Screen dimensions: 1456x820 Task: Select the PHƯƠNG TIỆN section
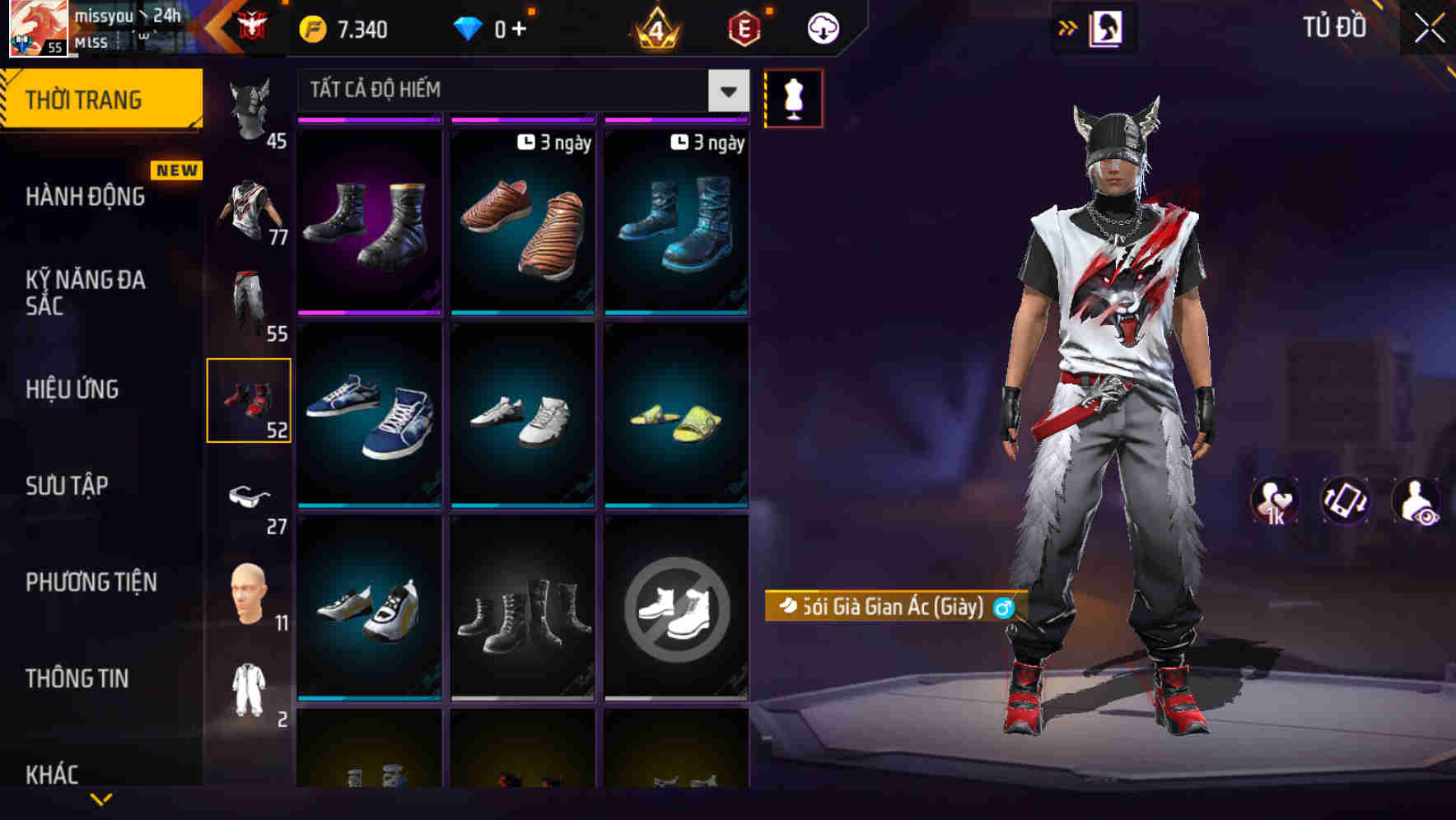coord(91,582)
